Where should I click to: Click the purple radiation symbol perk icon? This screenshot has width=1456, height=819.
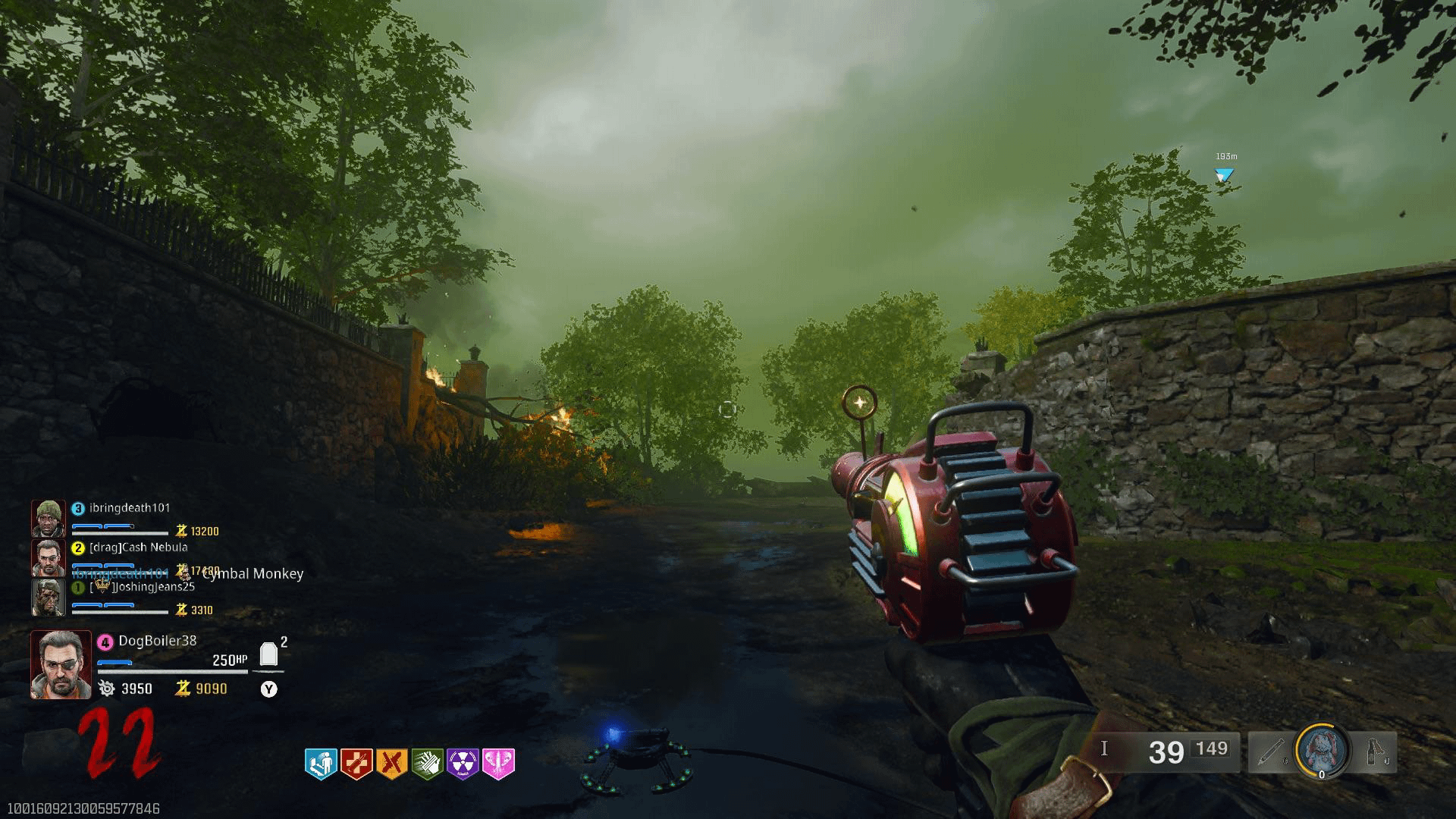coord(463,764)
